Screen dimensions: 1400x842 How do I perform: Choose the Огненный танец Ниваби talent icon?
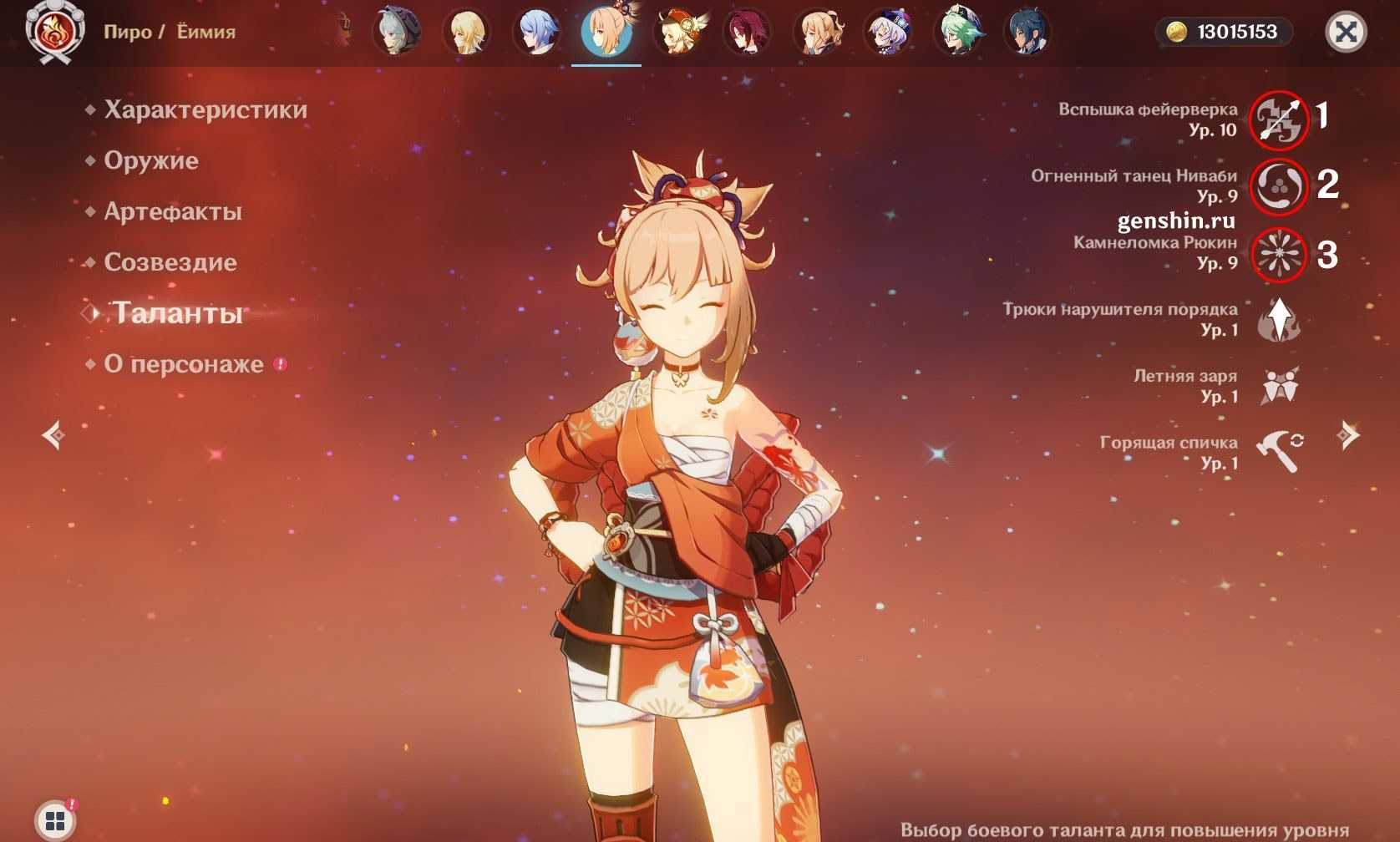pyautogui.click(x=1278, y=186)
